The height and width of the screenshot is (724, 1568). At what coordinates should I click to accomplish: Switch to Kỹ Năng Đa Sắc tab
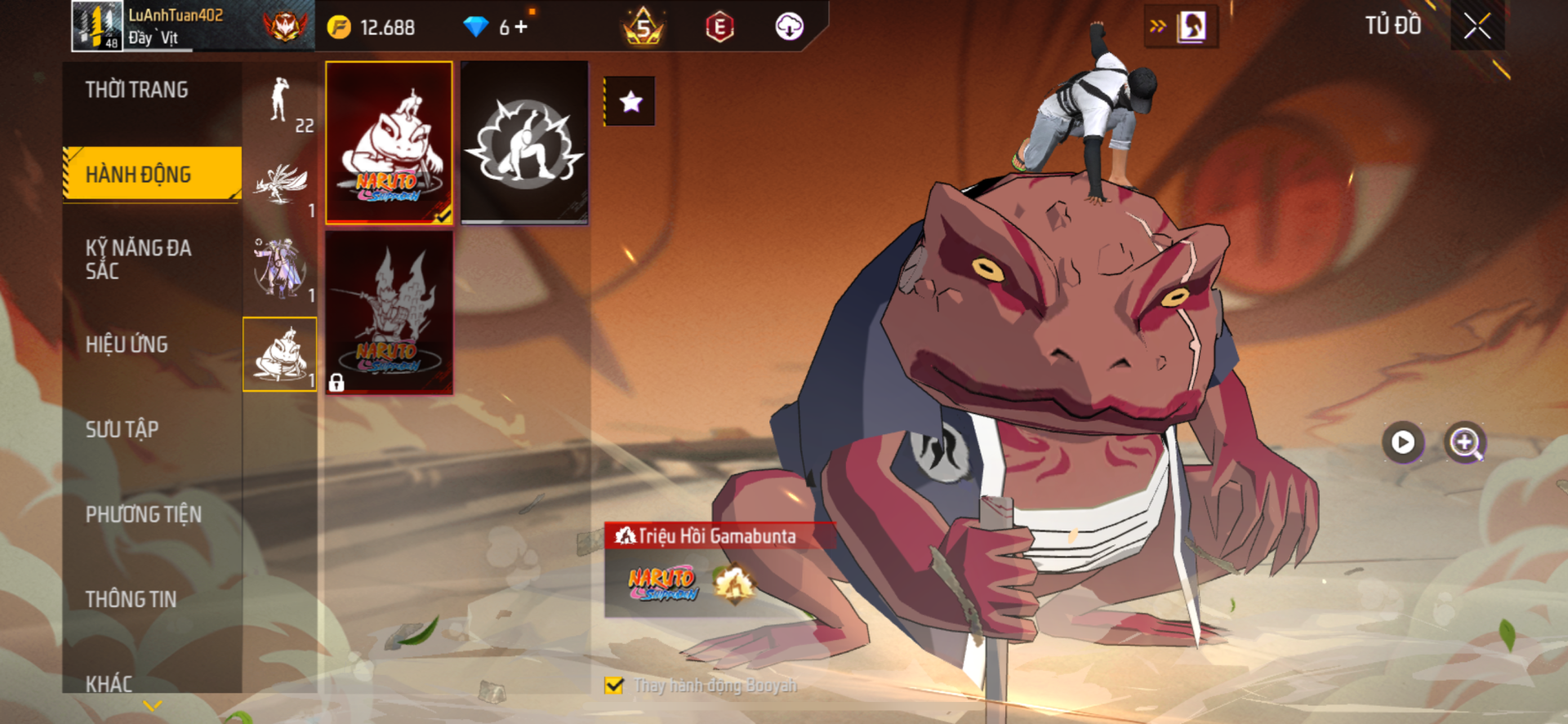pos(139,260)
